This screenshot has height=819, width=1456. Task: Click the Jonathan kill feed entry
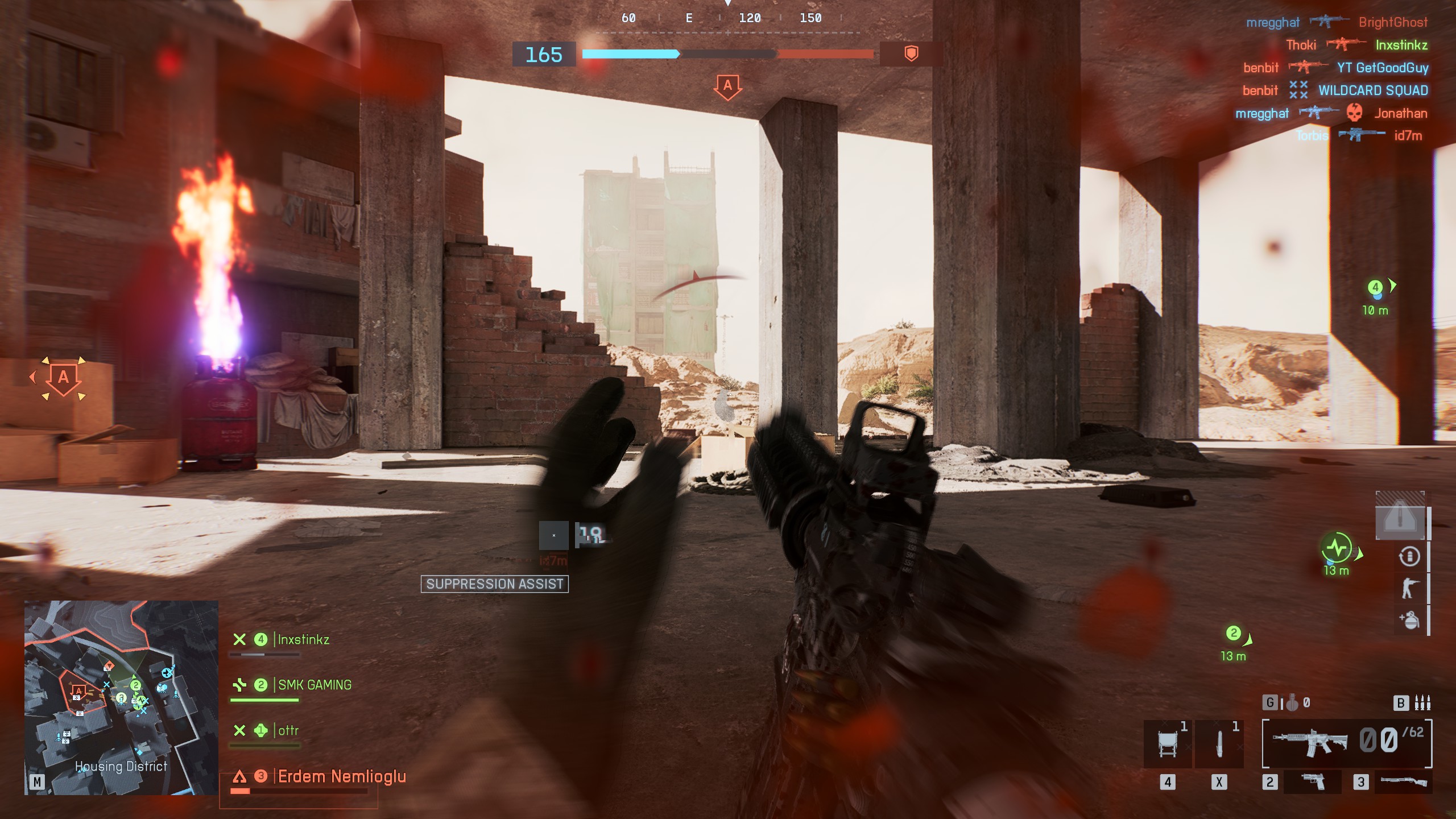[1400, 113]
